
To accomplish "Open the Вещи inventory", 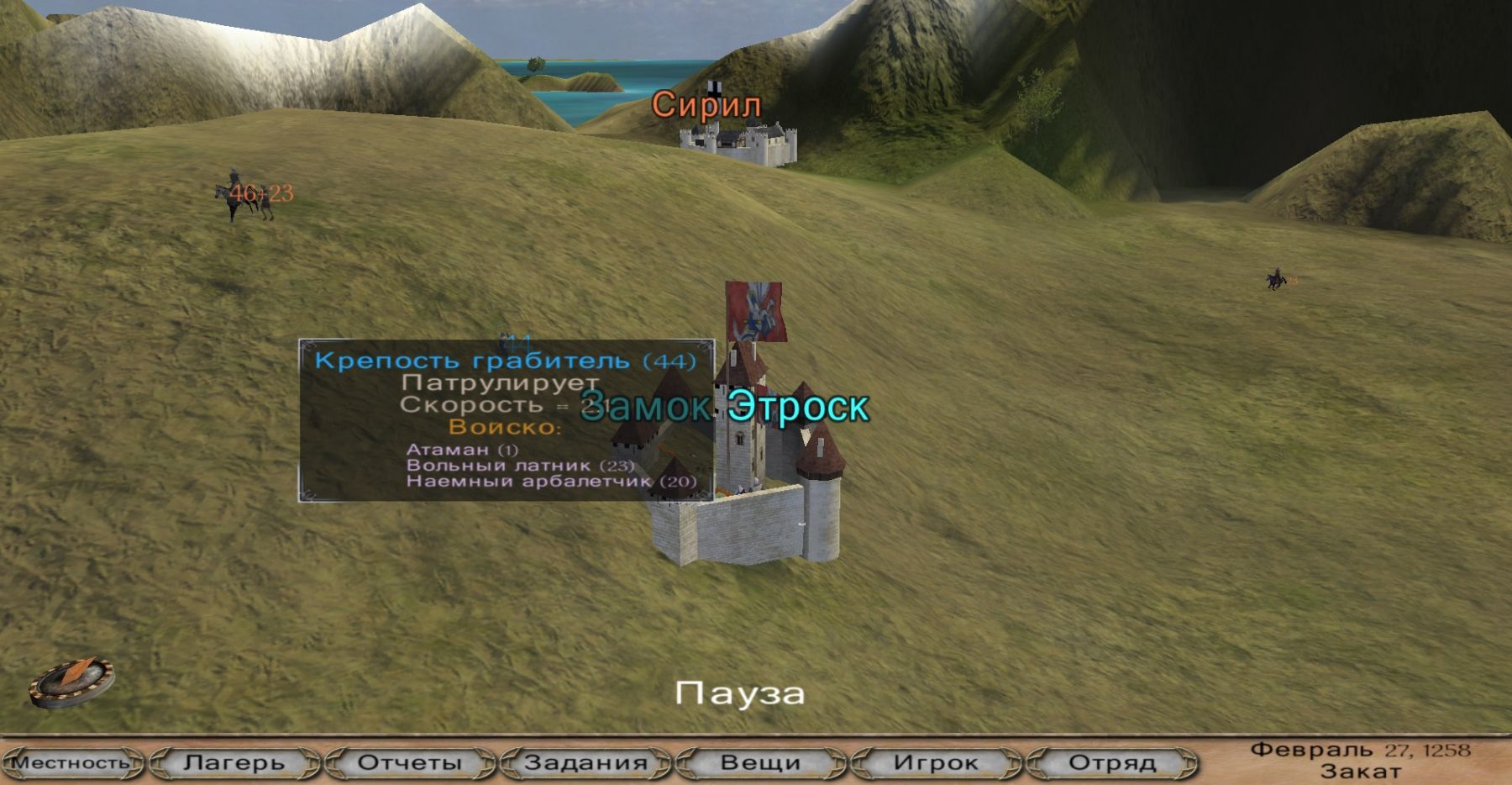I will 760,763.
